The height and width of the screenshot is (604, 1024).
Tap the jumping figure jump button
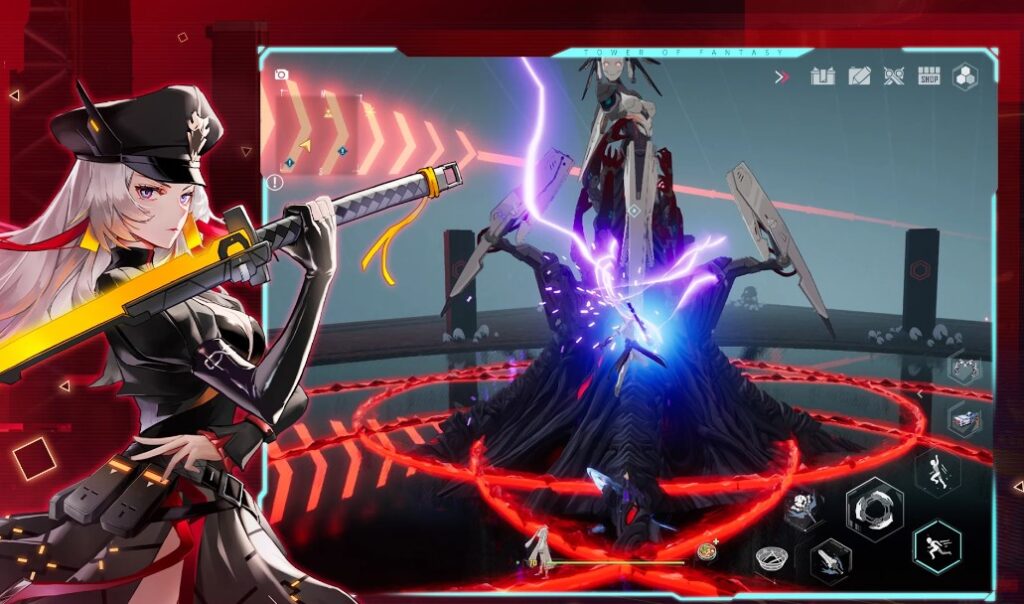937,472
